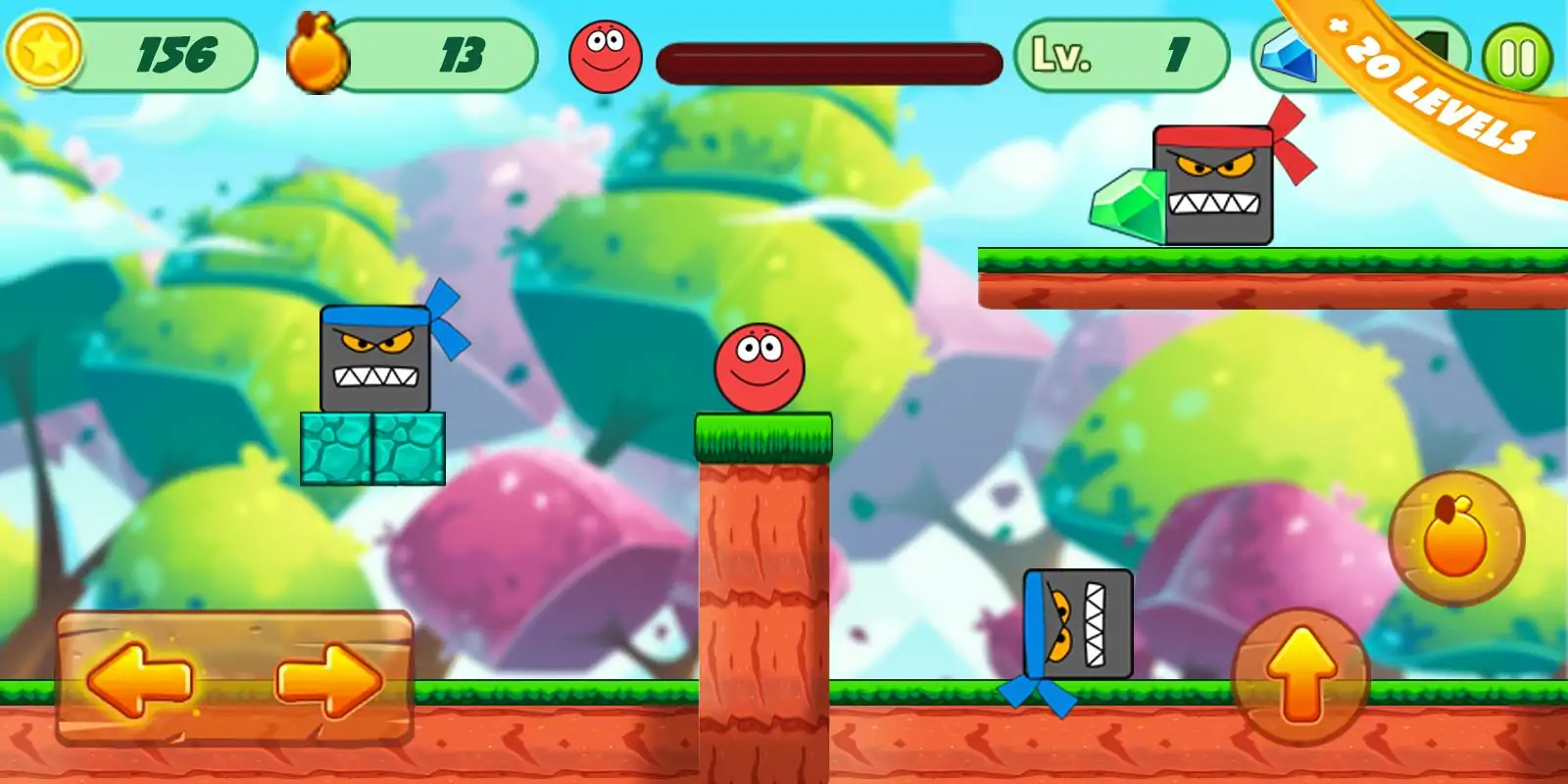Viewport: 1568px width, 784px height.
Task: Throw a bomb with the round bomb button
Action: [1456, 537]
